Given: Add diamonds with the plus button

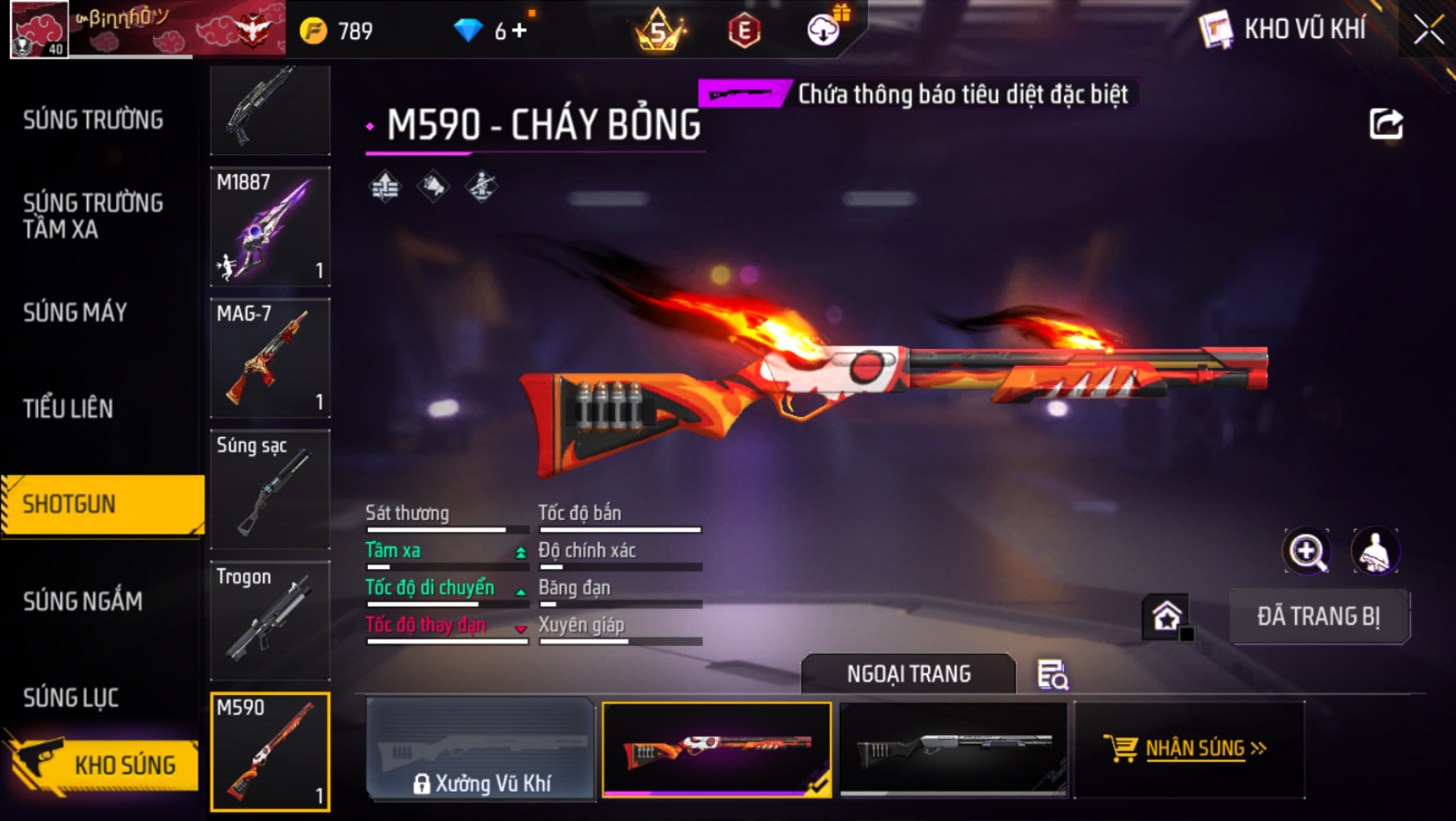Looking at the screenshot, I should [x=520, y=31].
